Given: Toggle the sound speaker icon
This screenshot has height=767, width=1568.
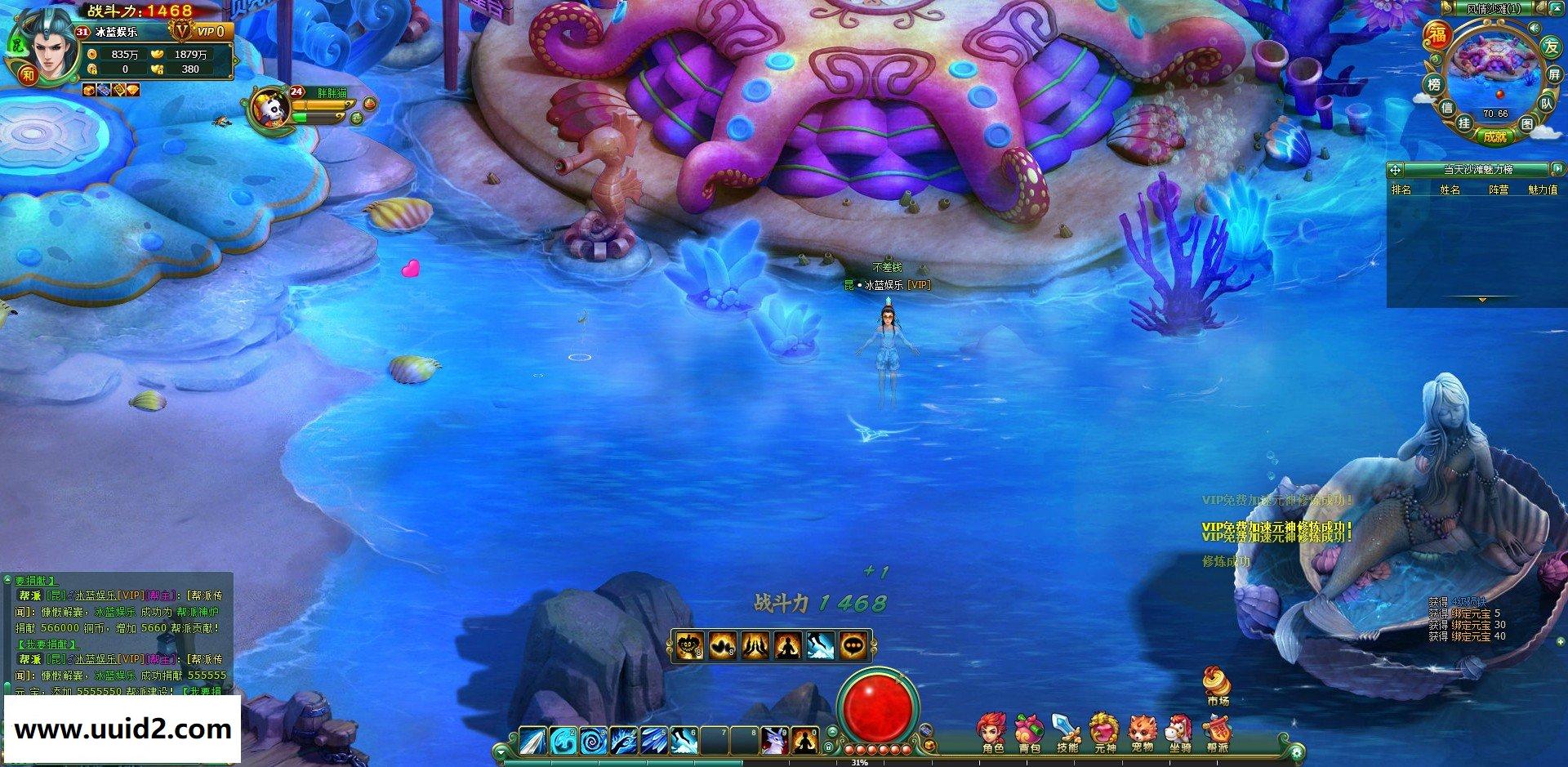Looking at the screenshot, I should click(1534, 29).
